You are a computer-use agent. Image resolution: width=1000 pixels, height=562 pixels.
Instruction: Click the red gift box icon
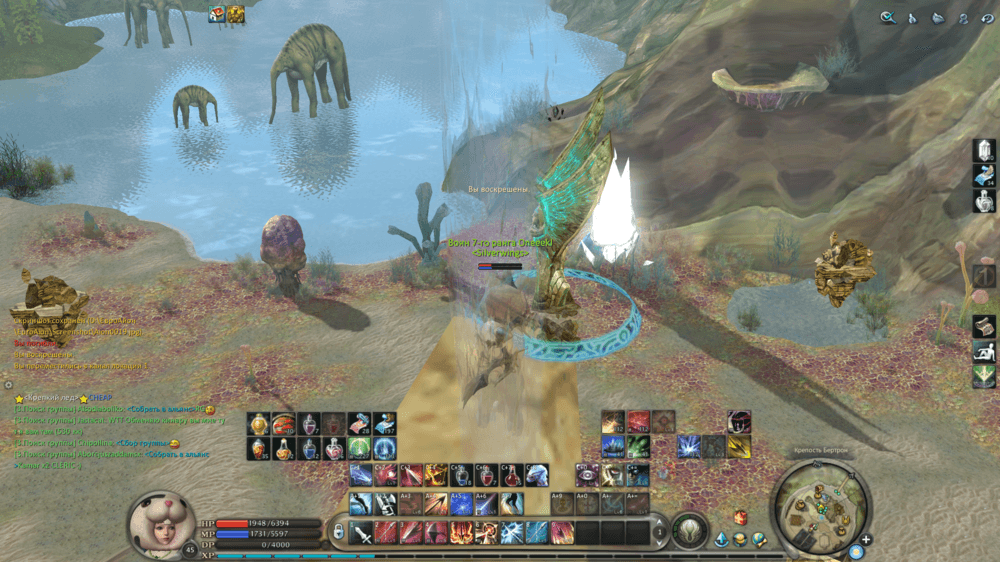(x=741, y=517)
